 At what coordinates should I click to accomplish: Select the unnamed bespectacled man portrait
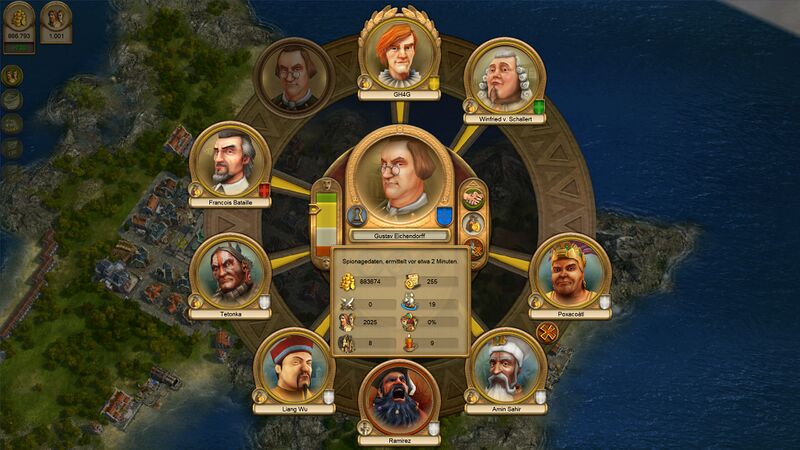(293, 78)
